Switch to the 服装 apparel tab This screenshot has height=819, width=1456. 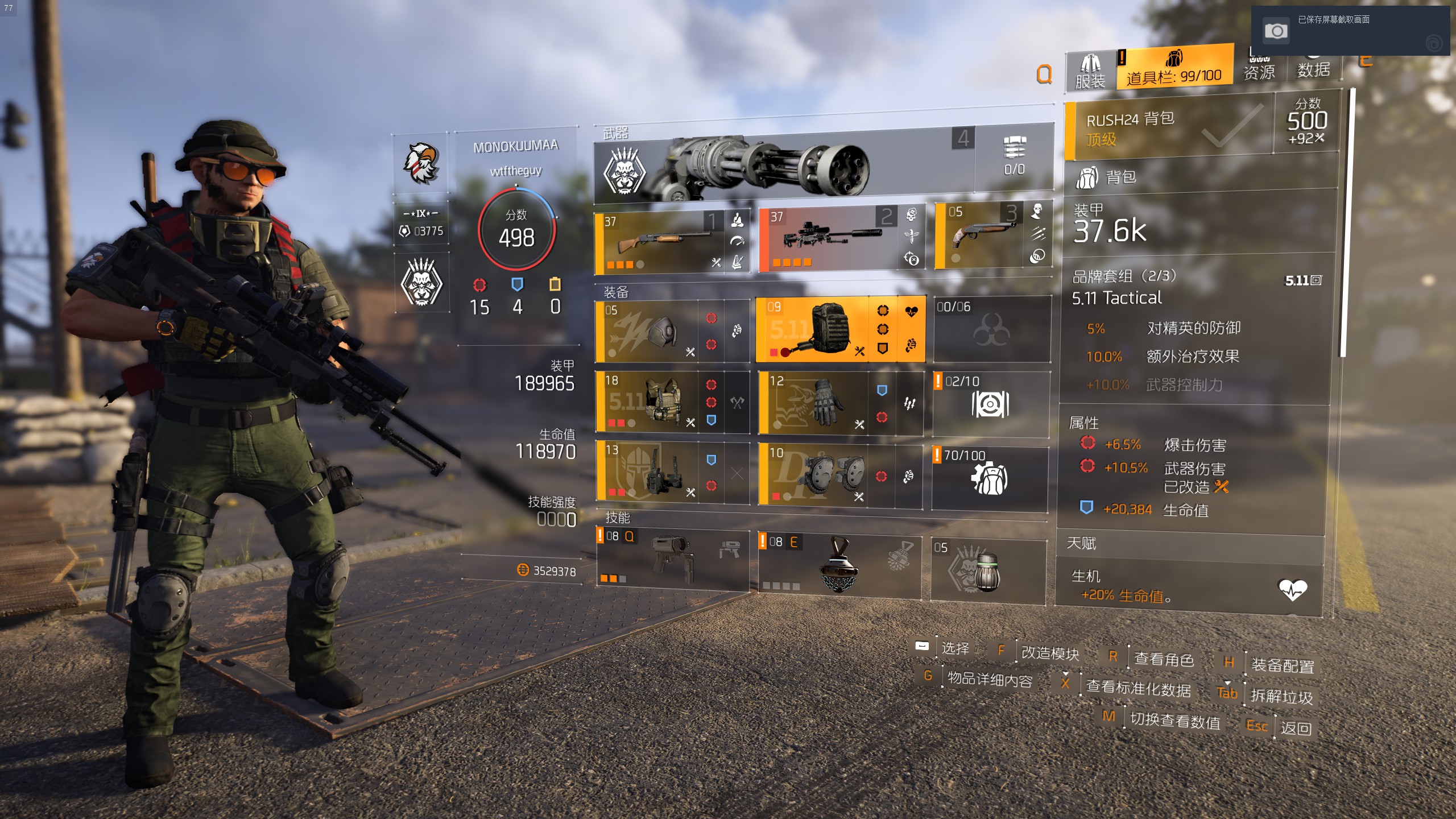point(1090,72)
